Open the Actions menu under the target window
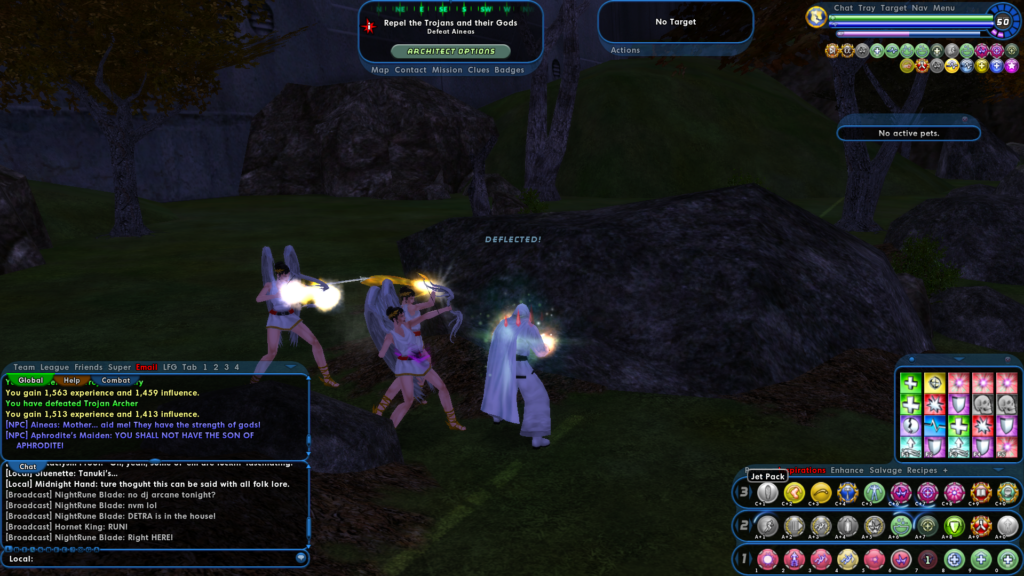 (626, 50)
